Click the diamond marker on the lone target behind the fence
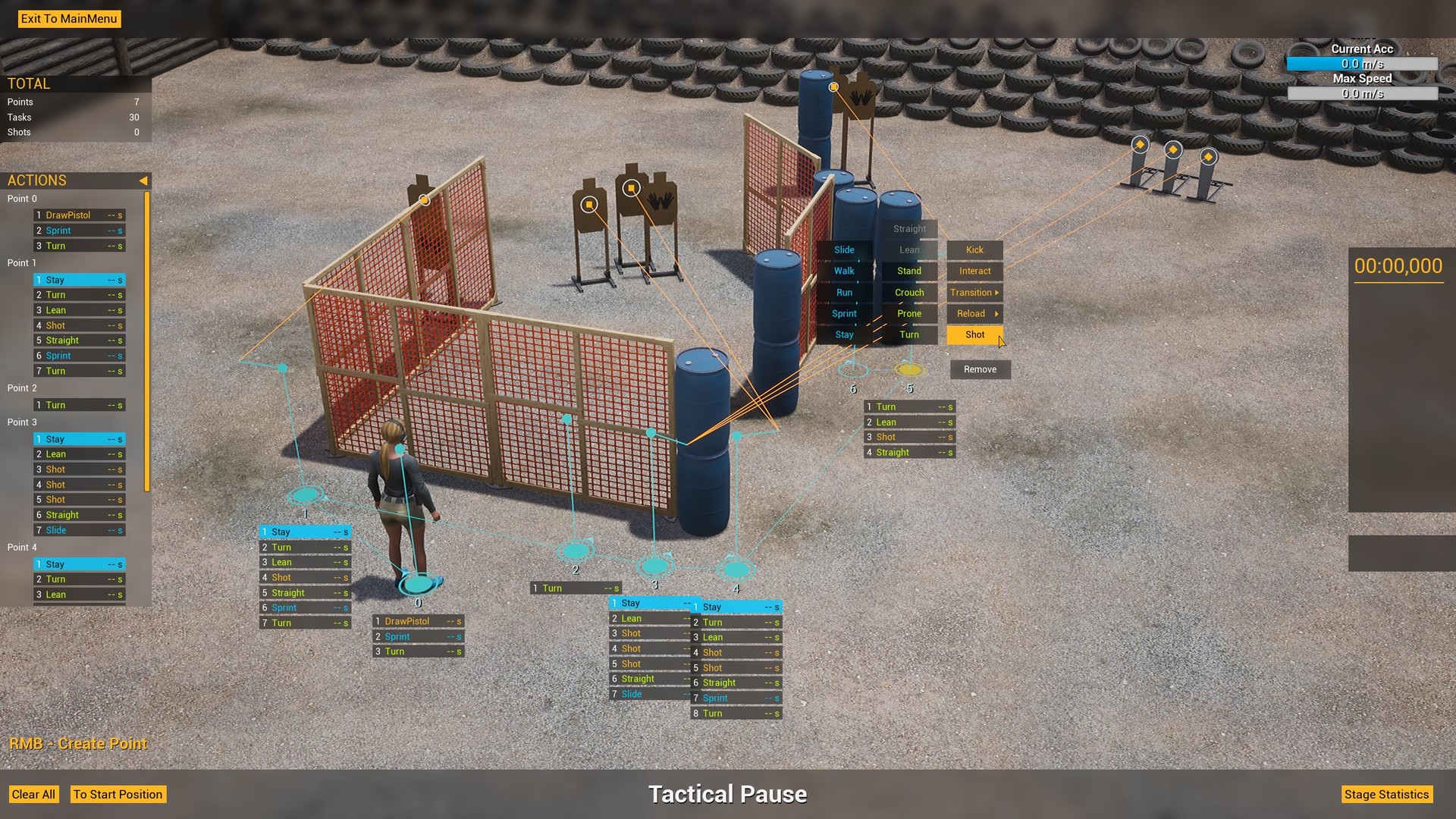 pos(425,199)
